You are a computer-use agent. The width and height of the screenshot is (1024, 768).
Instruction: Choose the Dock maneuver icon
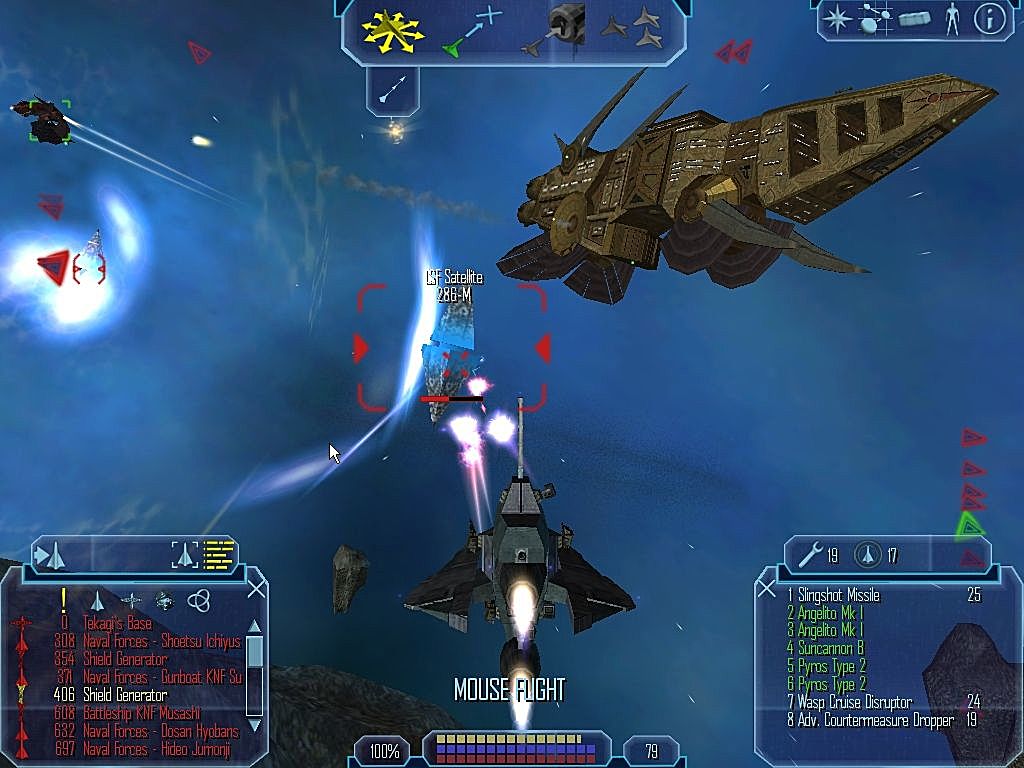(559, 29)
